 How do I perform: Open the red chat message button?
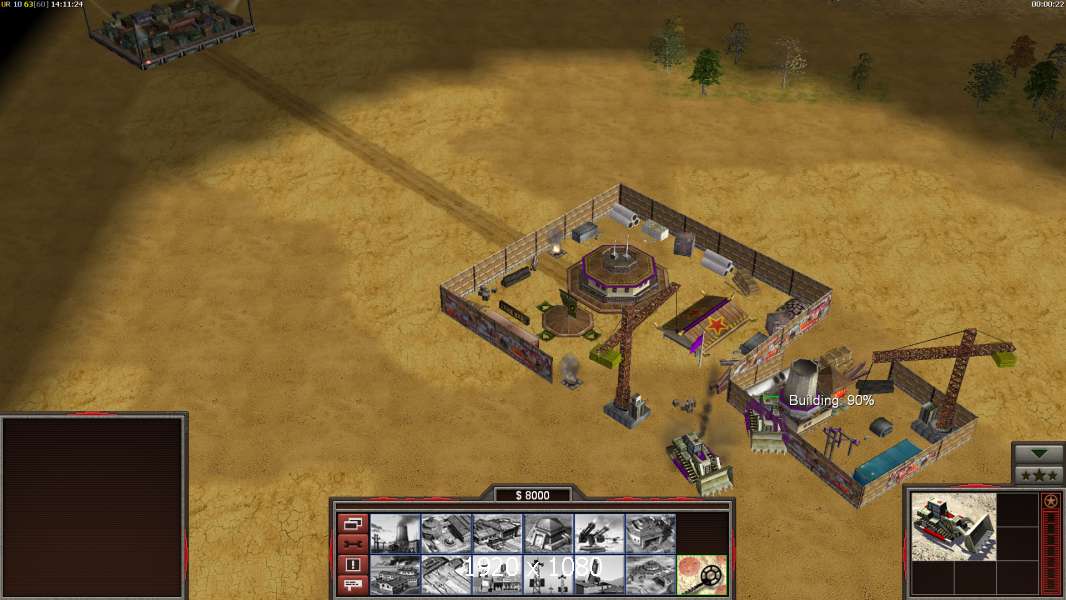click(x=352, y=585)
